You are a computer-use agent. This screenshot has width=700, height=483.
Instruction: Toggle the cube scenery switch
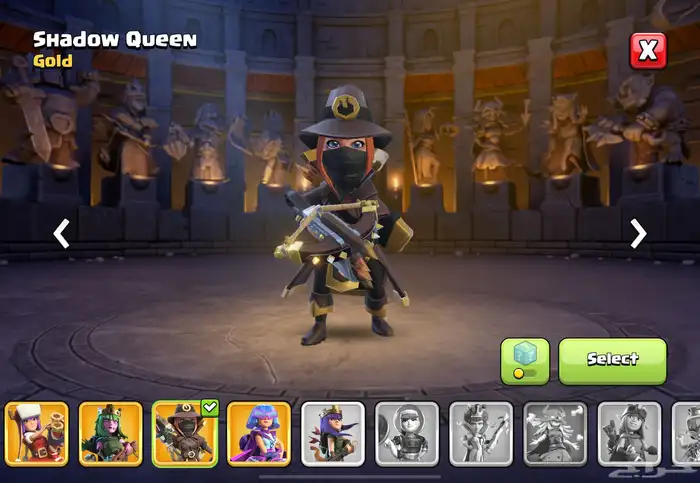(x=525, y=360)
